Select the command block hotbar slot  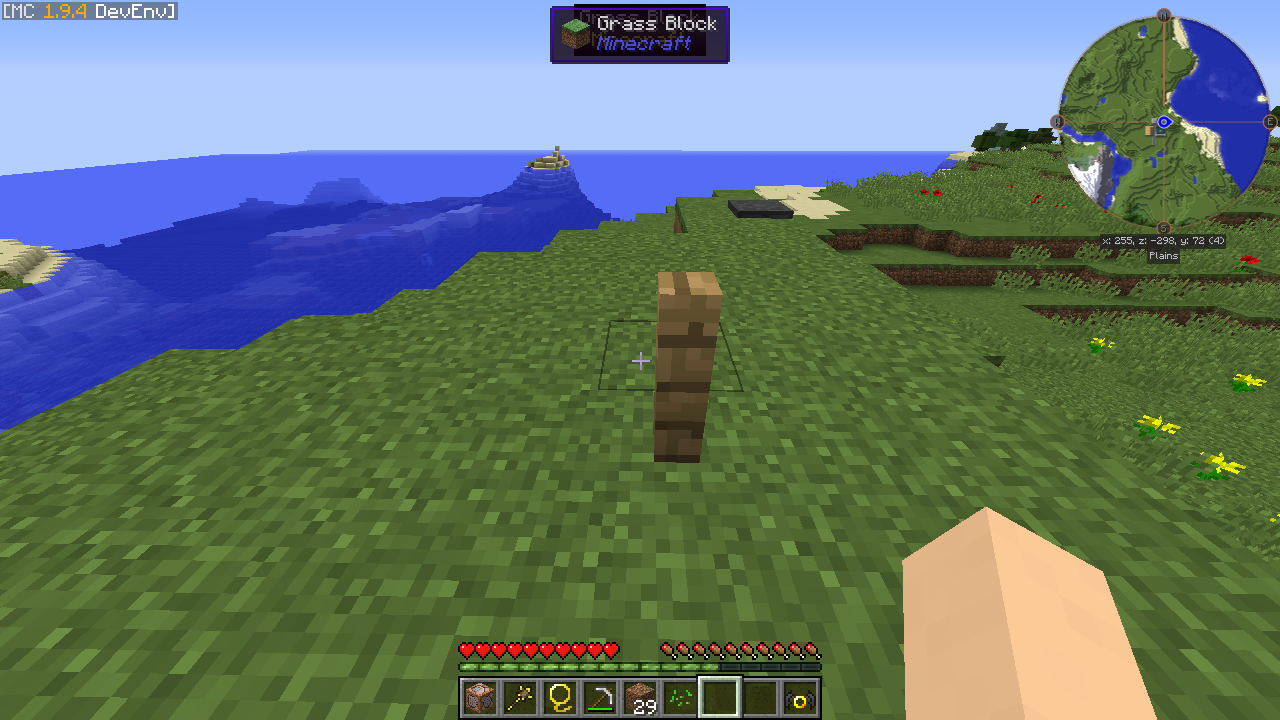coord(480,698)
